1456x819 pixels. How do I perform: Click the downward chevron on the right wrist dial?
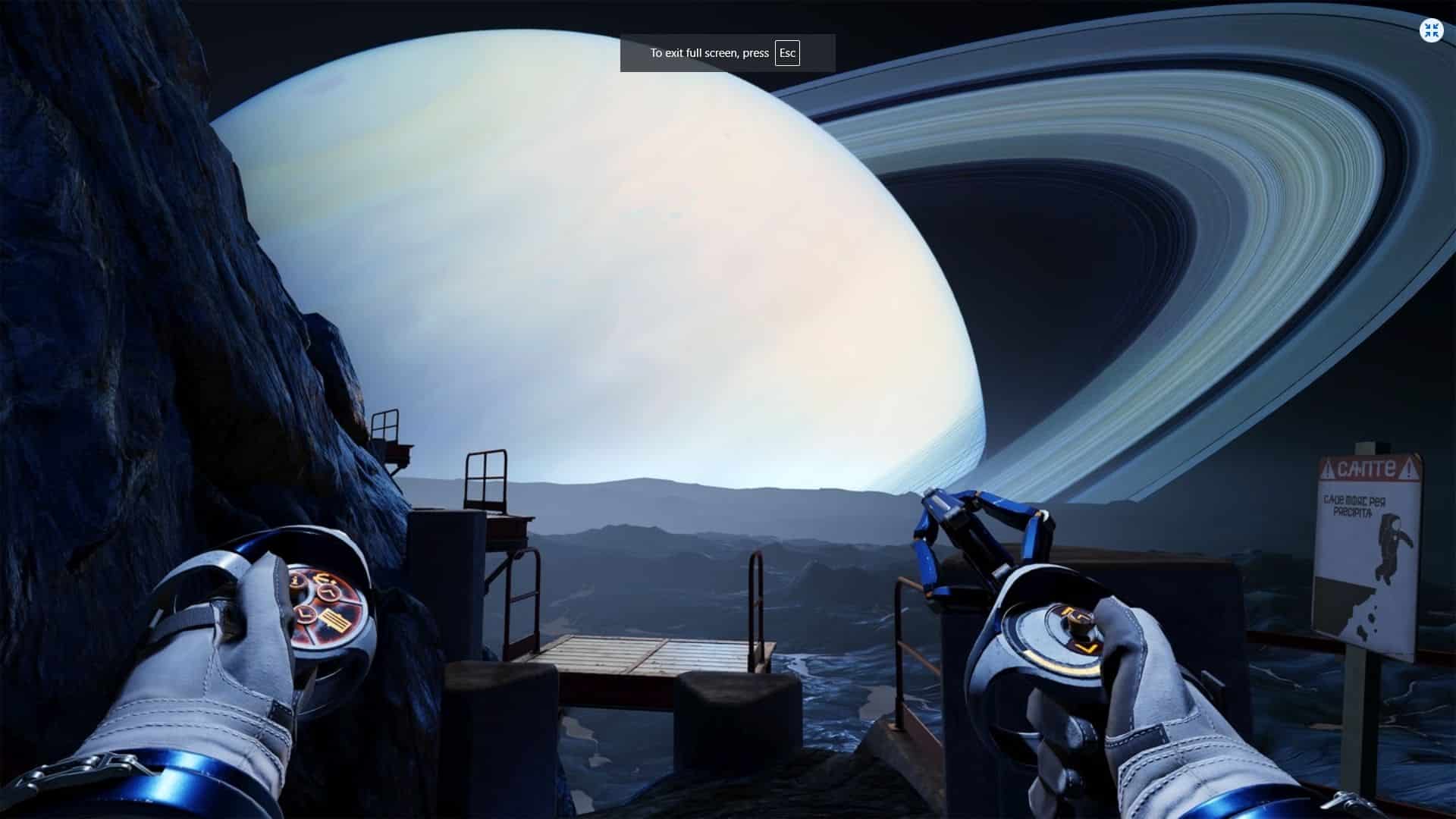1086,647
